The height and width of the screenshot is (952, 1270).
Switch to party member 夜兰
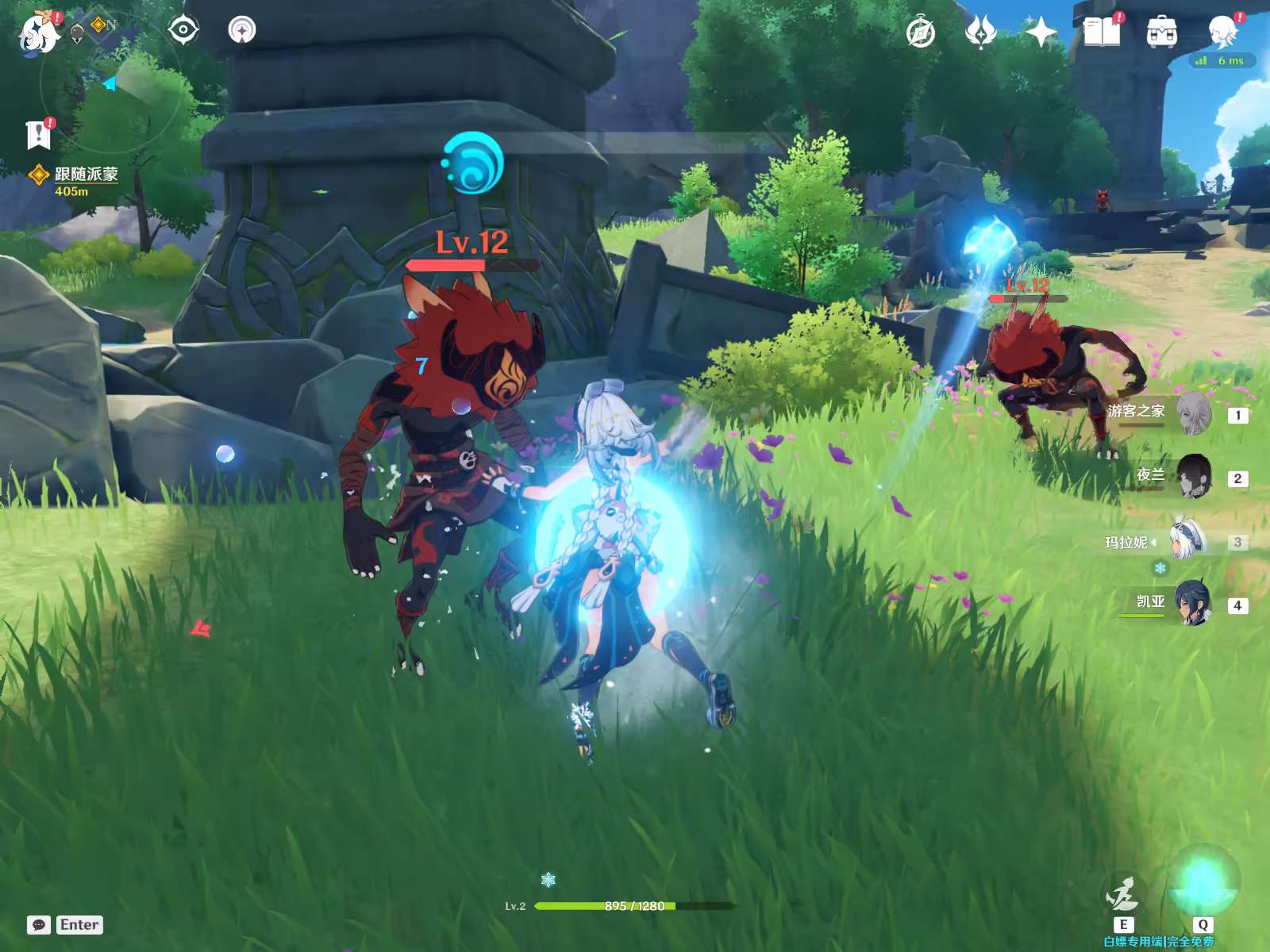pos(1192,477)
